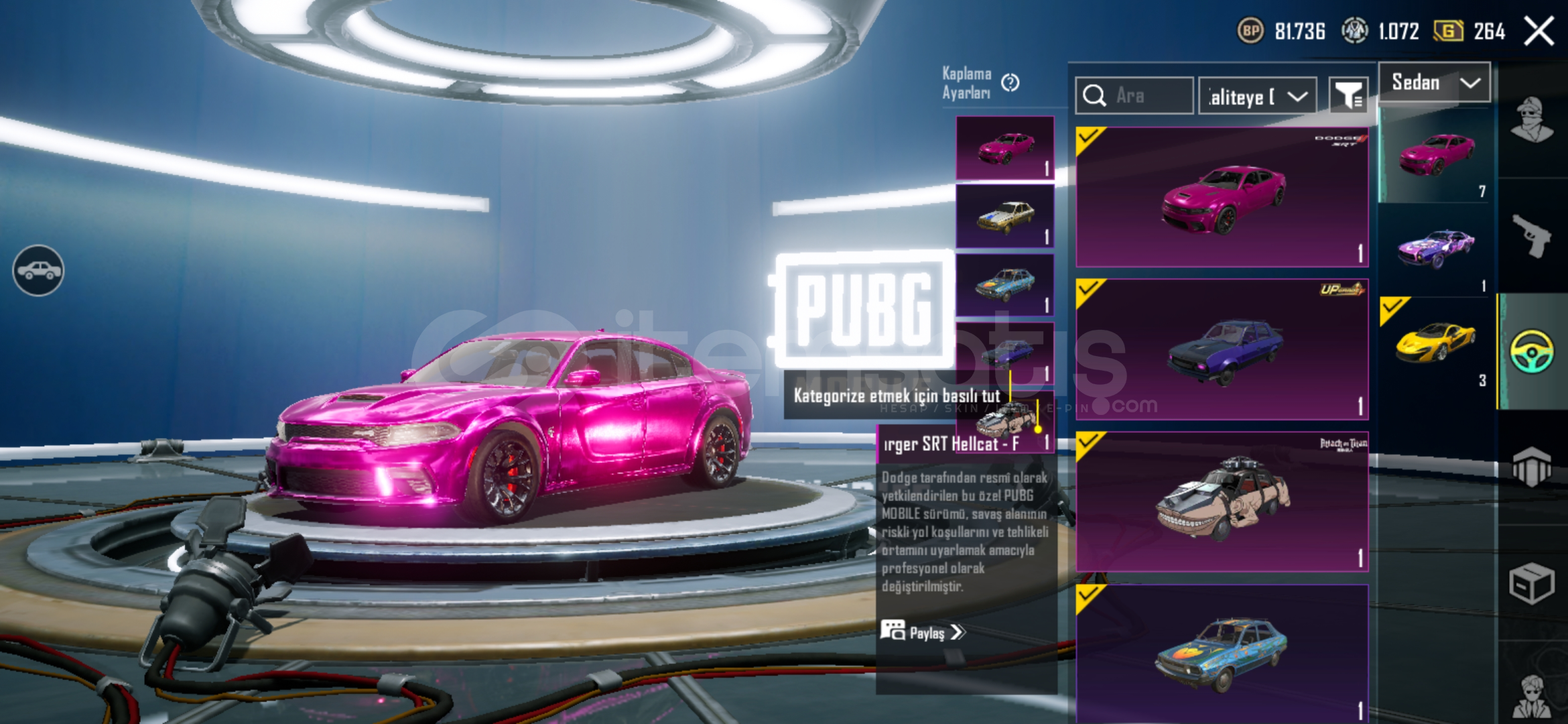Pick the blue graffiti sedan skin card

pyautogui.click(x=1222, y=654)
